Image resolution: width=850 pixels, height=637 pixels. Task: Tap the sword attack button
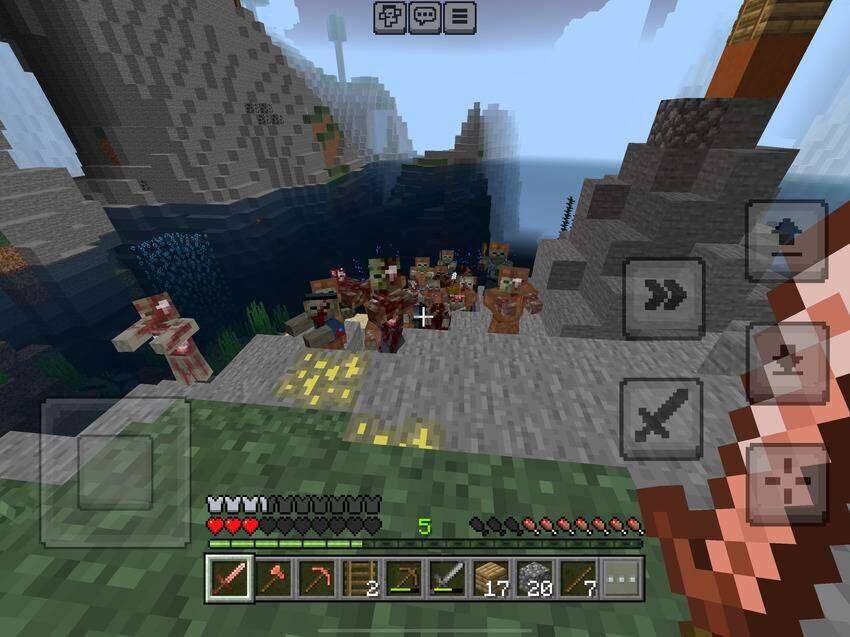660,418
